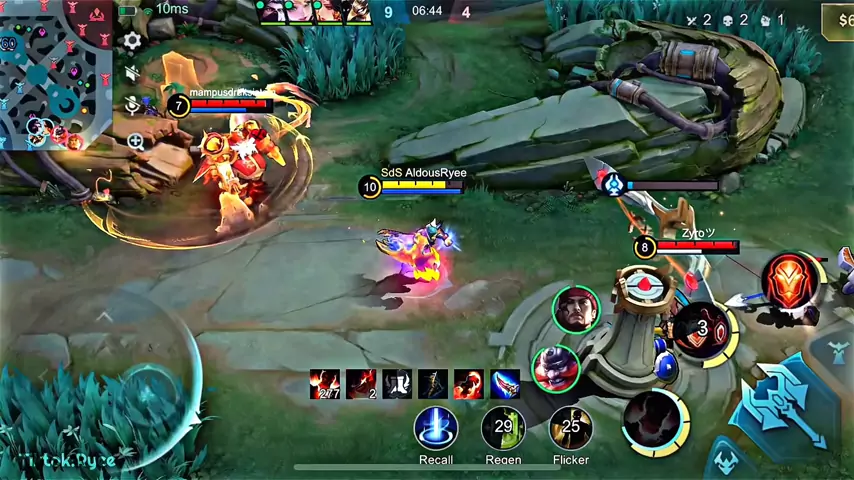Screen dimensions: 854x480
Task: Tap the magnifying glass zoom icon
Action: point(136,142)
